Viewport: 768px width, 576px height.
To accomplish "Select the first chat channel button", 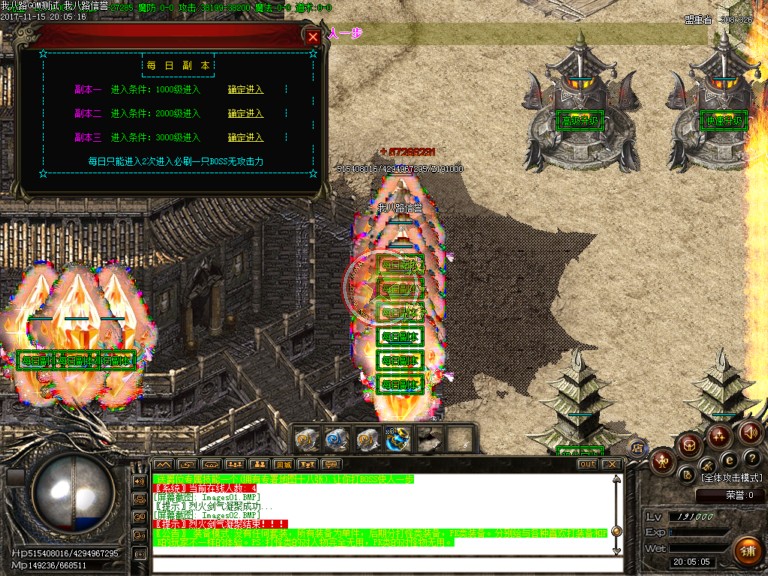I will (162, 464).
